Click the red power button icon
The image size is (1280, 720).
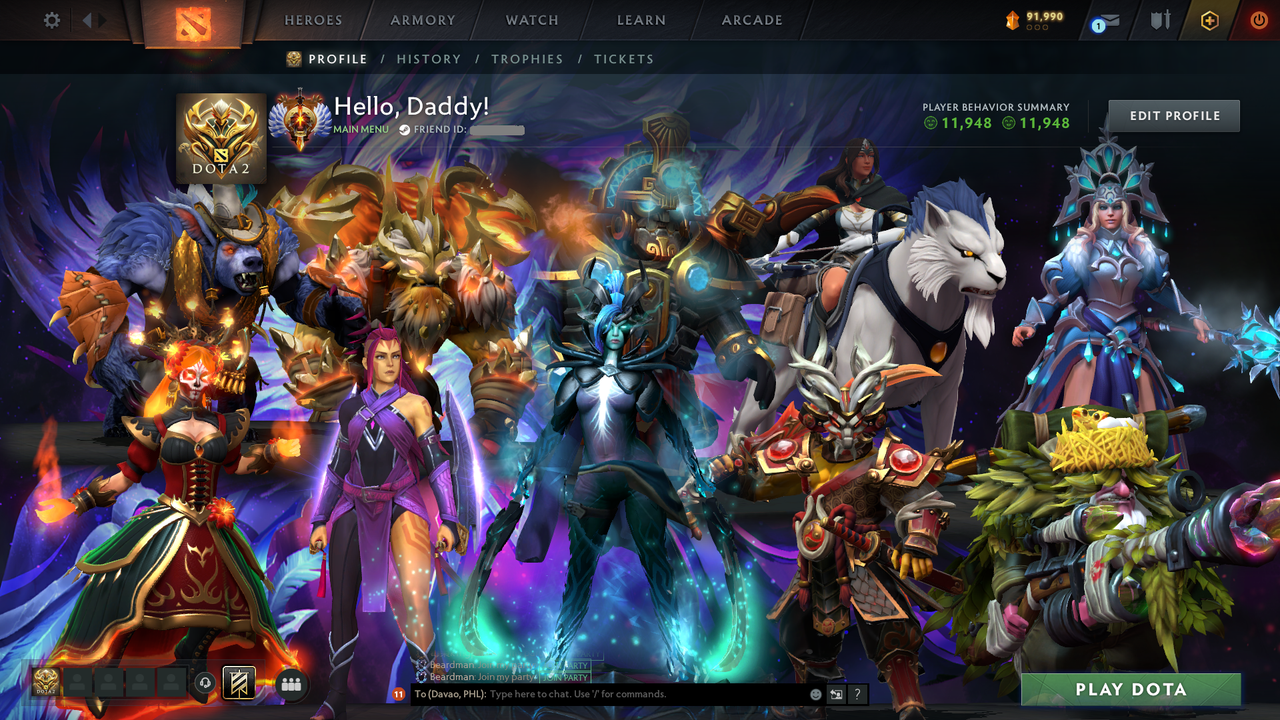(x=1257, y=18)
